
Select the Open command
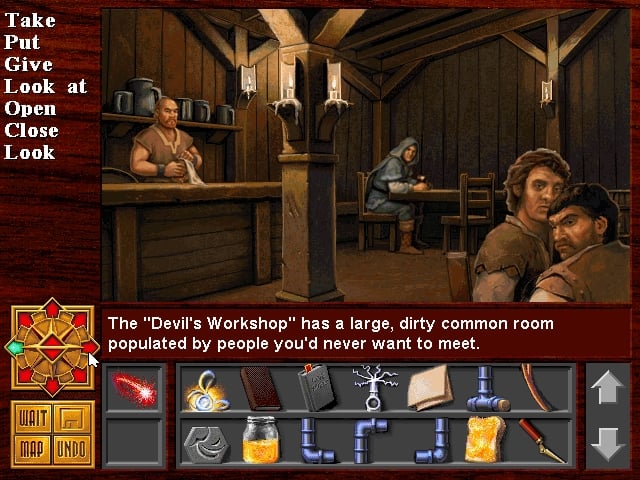point(29,108)
